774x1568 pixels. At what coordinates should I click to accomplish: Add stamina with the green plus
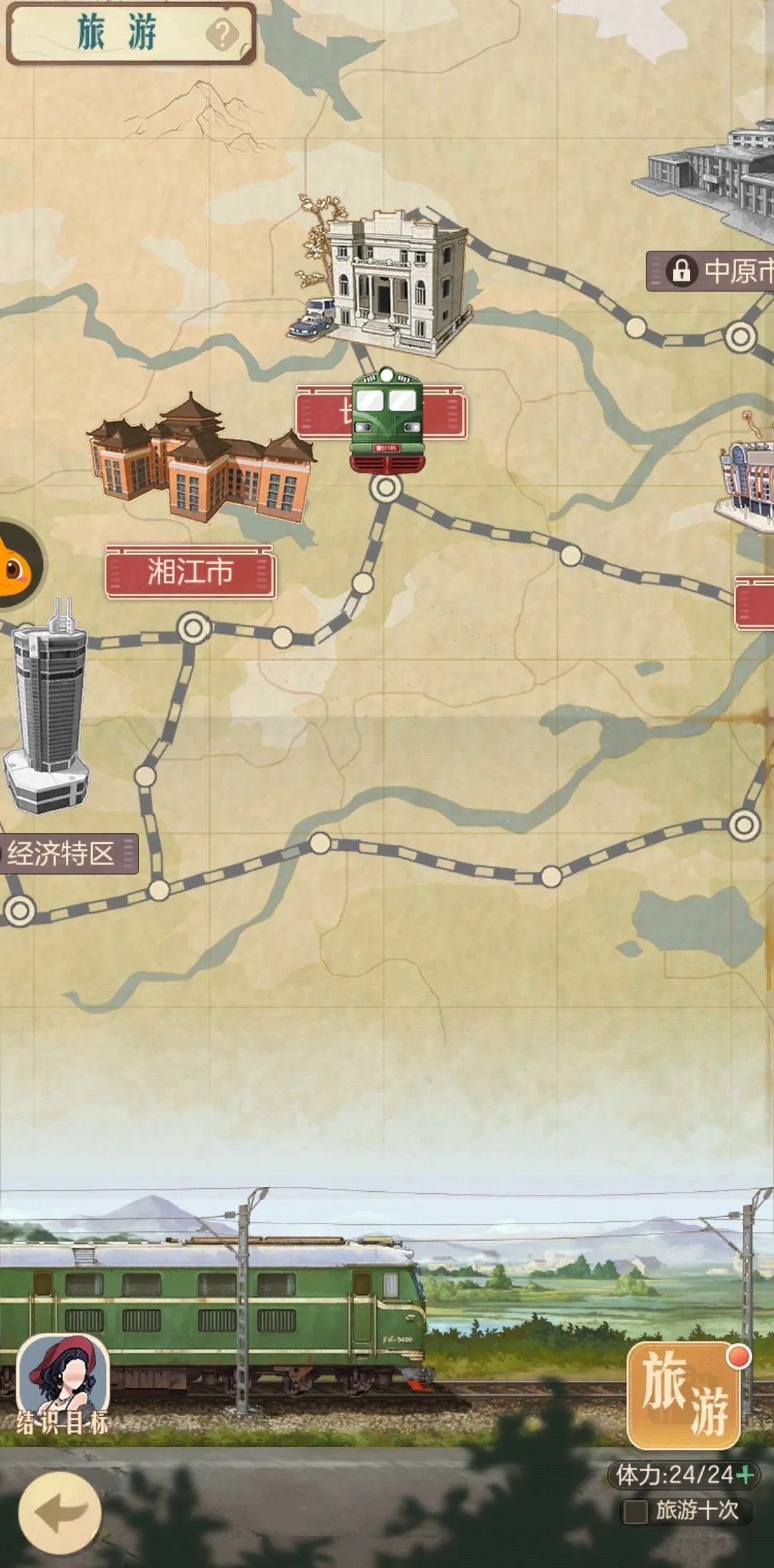coord(746,1474)
